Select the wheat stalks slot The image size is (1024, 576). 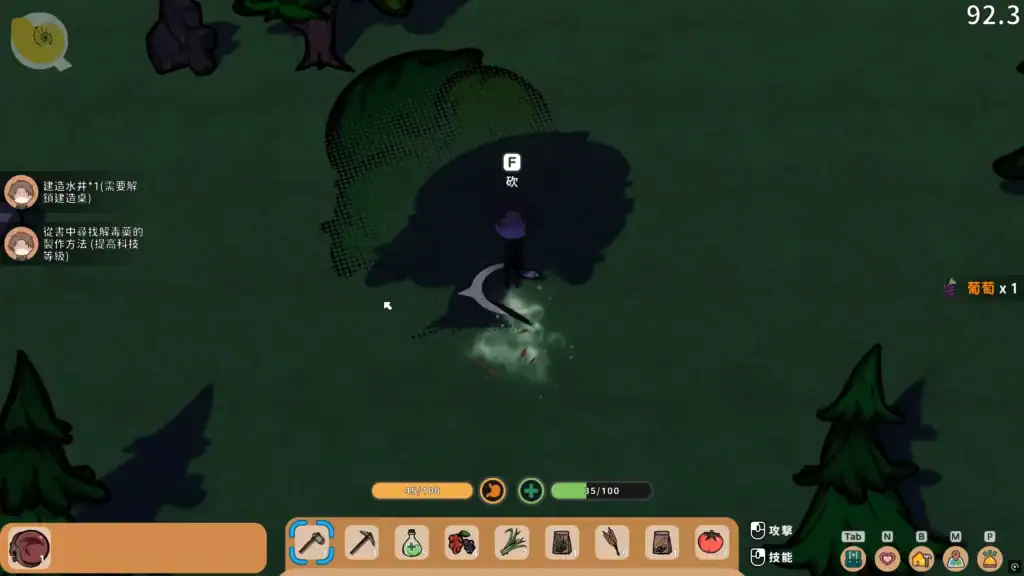[x=612, y=543]
